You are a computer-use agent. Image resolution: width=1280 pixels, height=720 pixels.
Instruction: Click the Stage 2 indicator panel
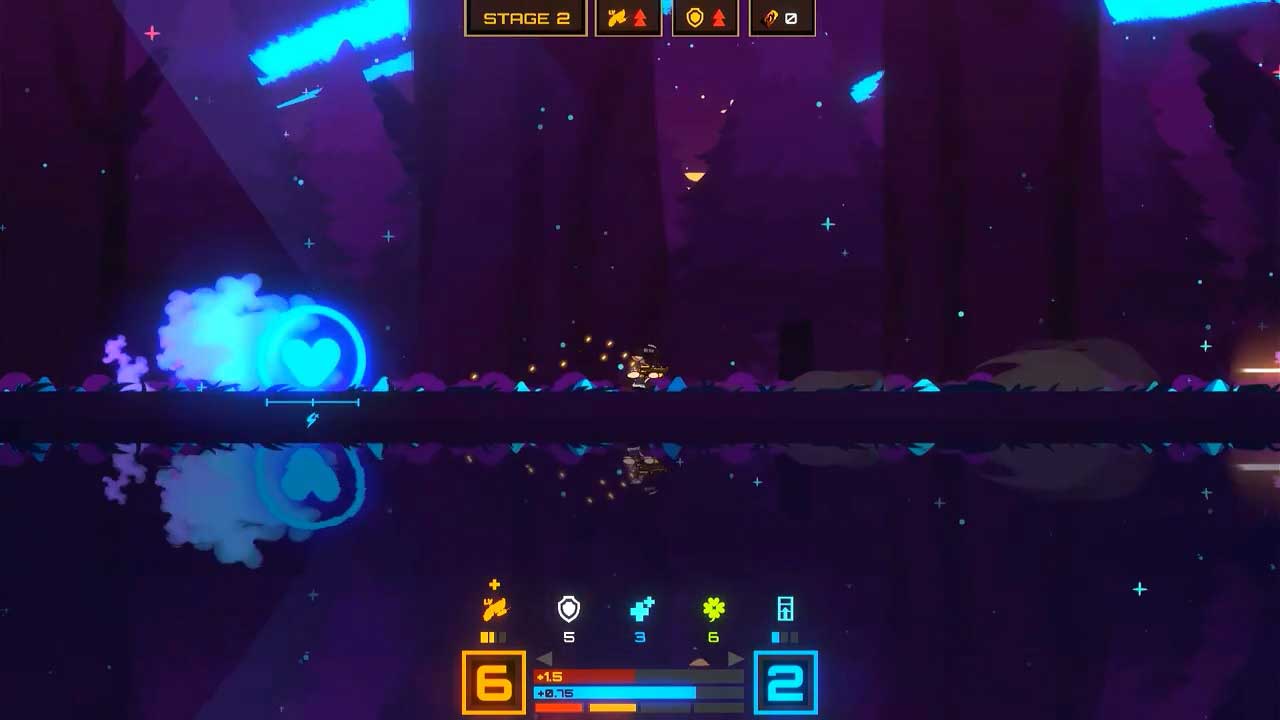(526, 18)
